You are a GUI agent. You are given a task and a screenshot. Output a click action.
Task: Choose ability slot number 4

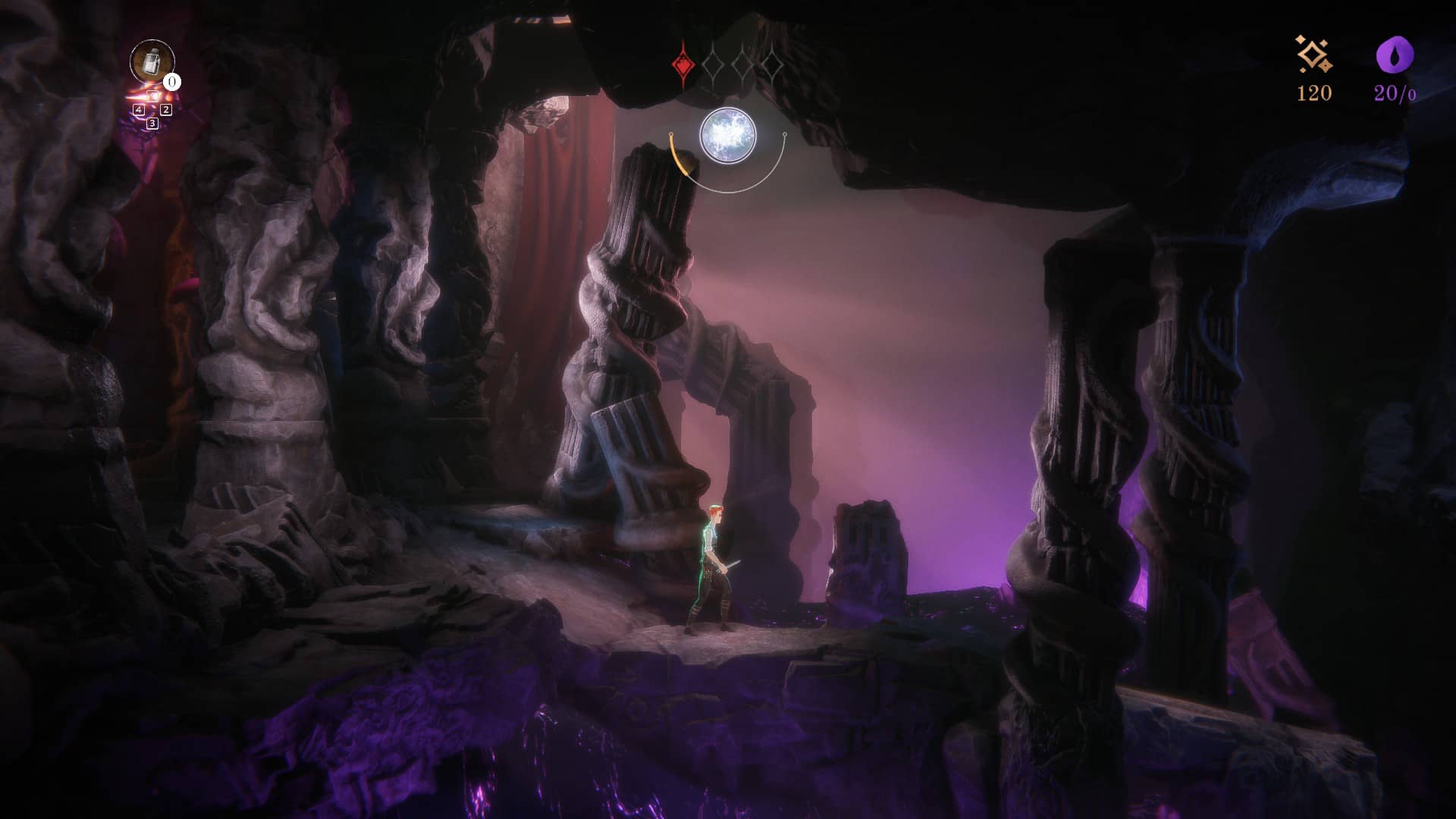tap(139, 110)
